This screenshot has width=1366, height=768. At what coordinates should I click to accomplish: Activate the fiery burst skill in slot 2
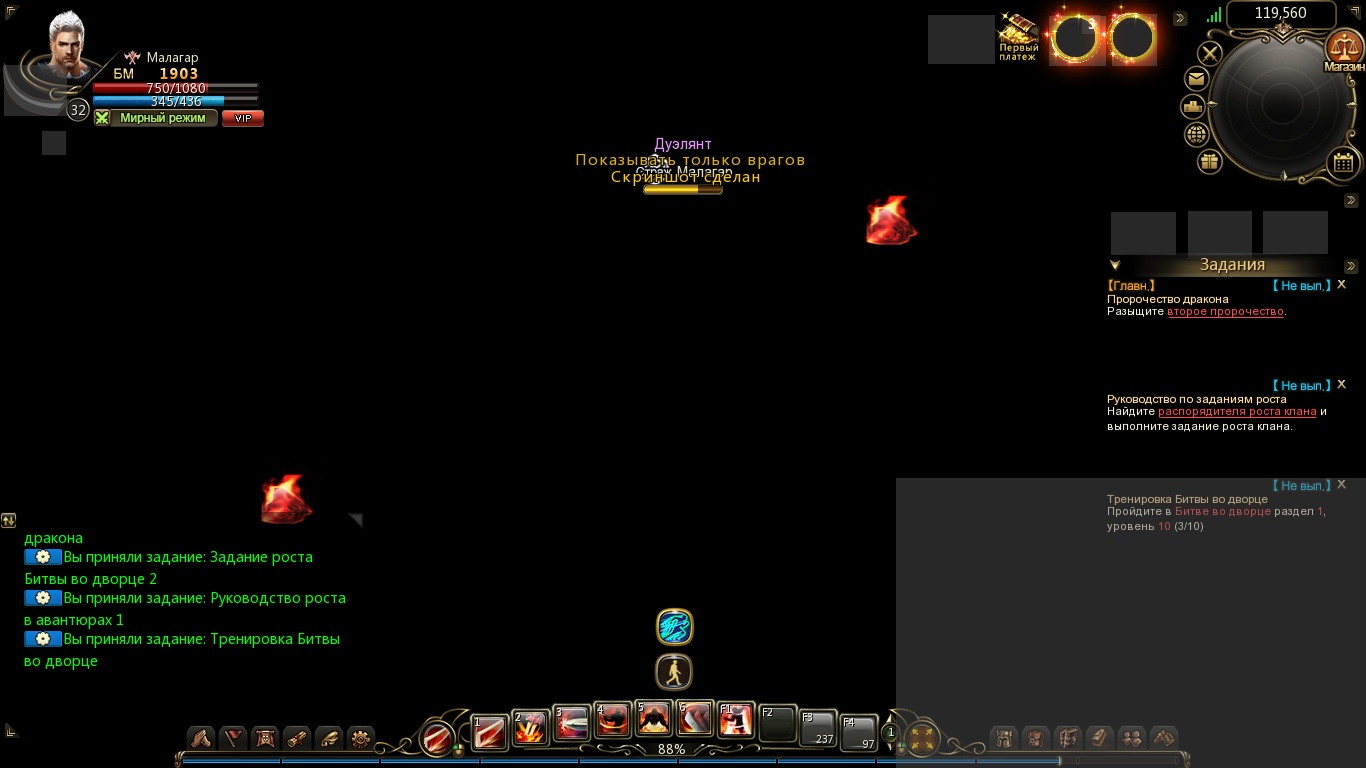point(530,728)
